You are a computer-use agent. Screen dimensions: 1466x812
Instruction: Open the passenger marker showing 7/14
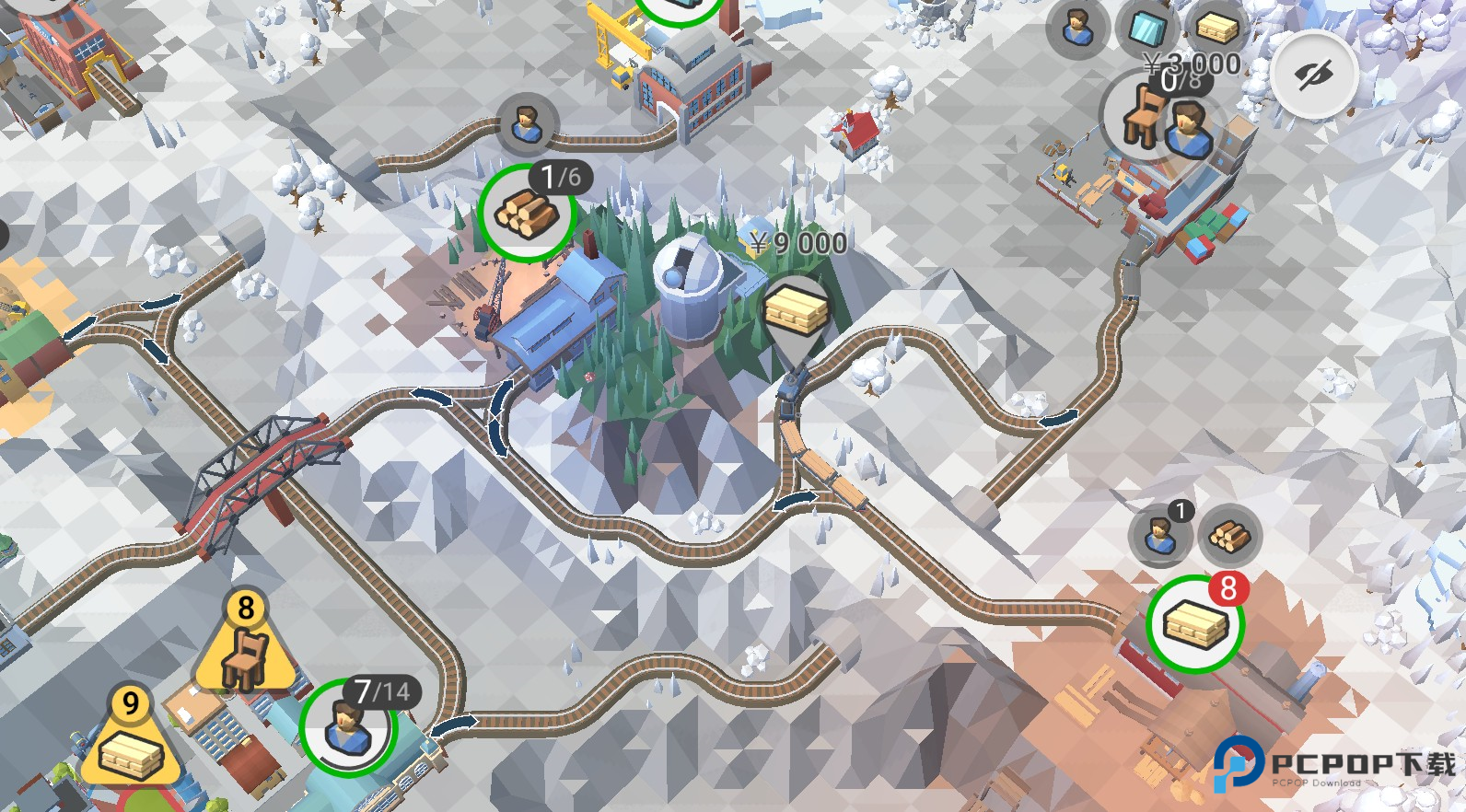click(x=348, y=726)
